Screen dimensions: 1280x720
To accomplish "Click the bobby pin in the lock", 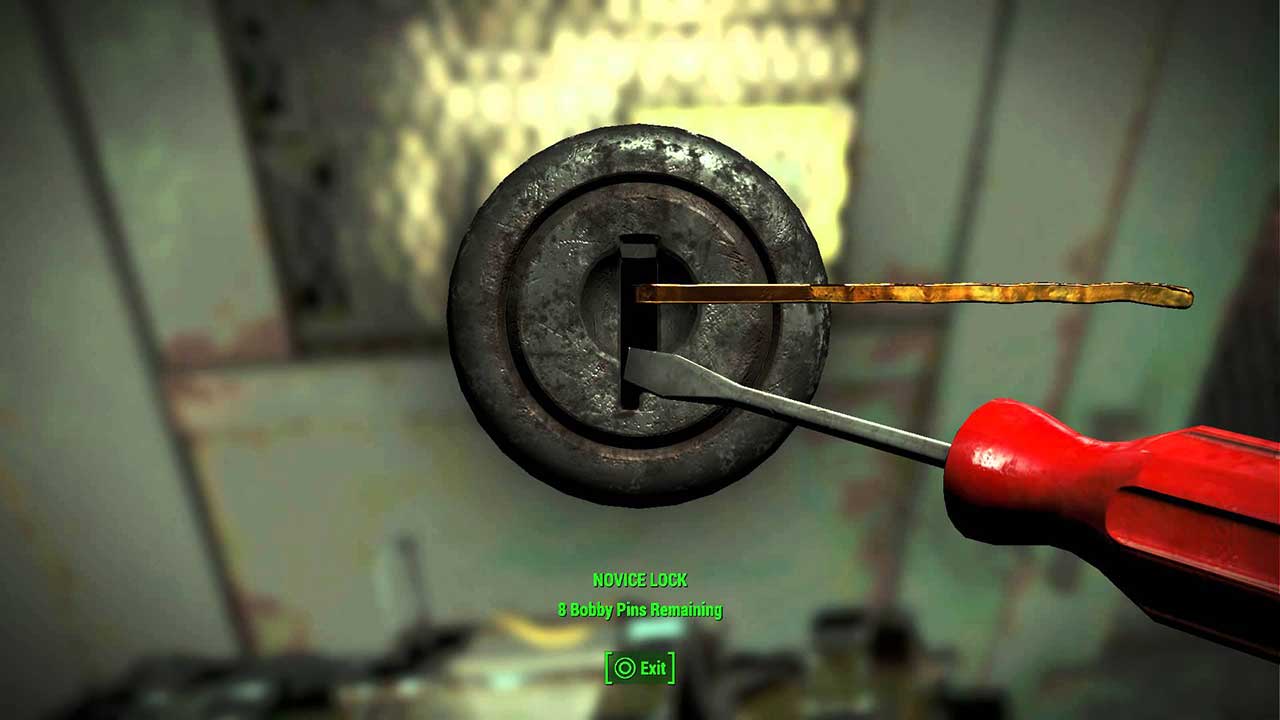I will click(900, 293).
